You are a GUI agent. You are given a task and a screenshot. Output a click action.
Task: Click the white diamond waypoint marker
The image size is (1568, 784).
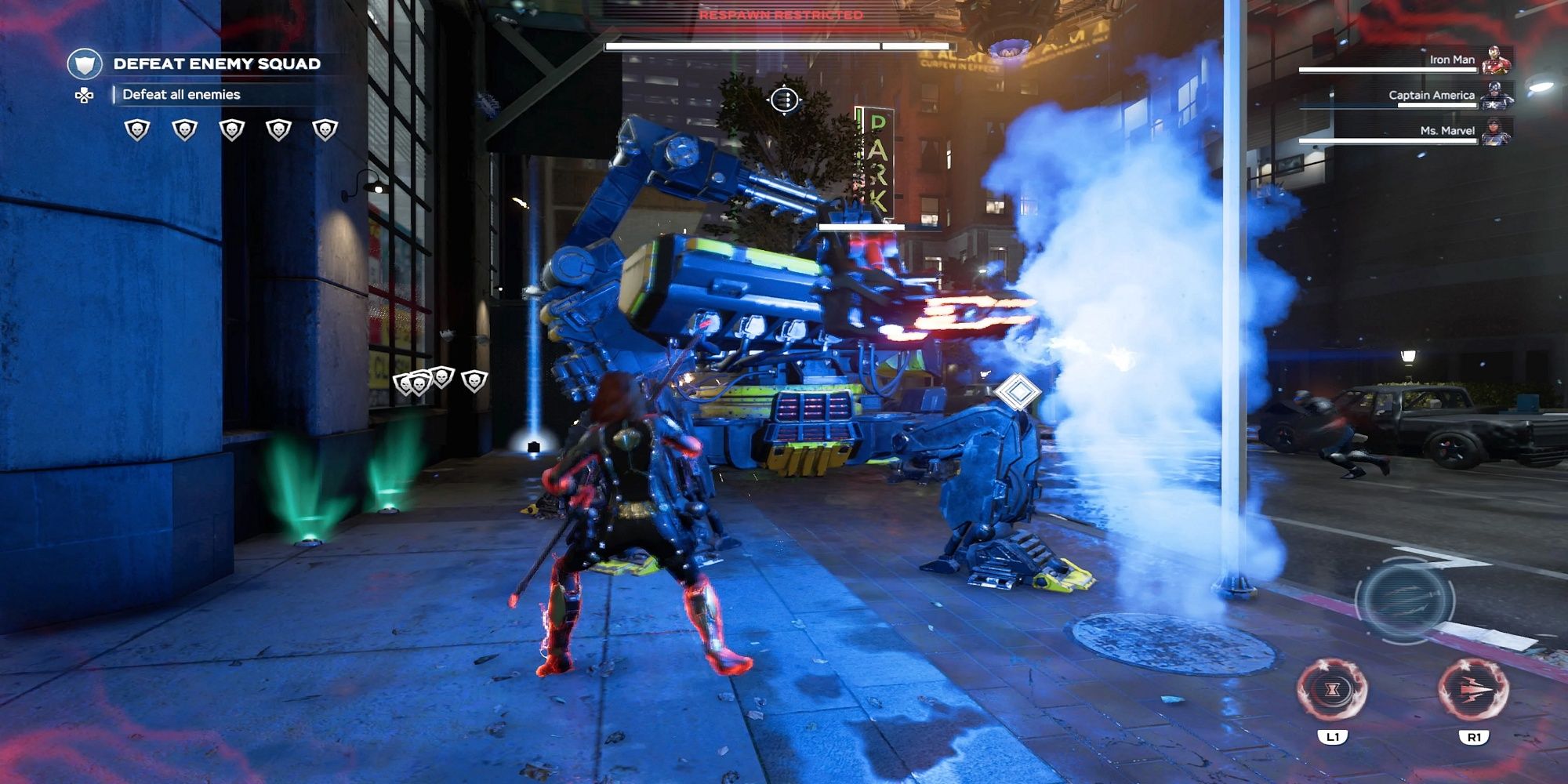(x=1017, y=391)
